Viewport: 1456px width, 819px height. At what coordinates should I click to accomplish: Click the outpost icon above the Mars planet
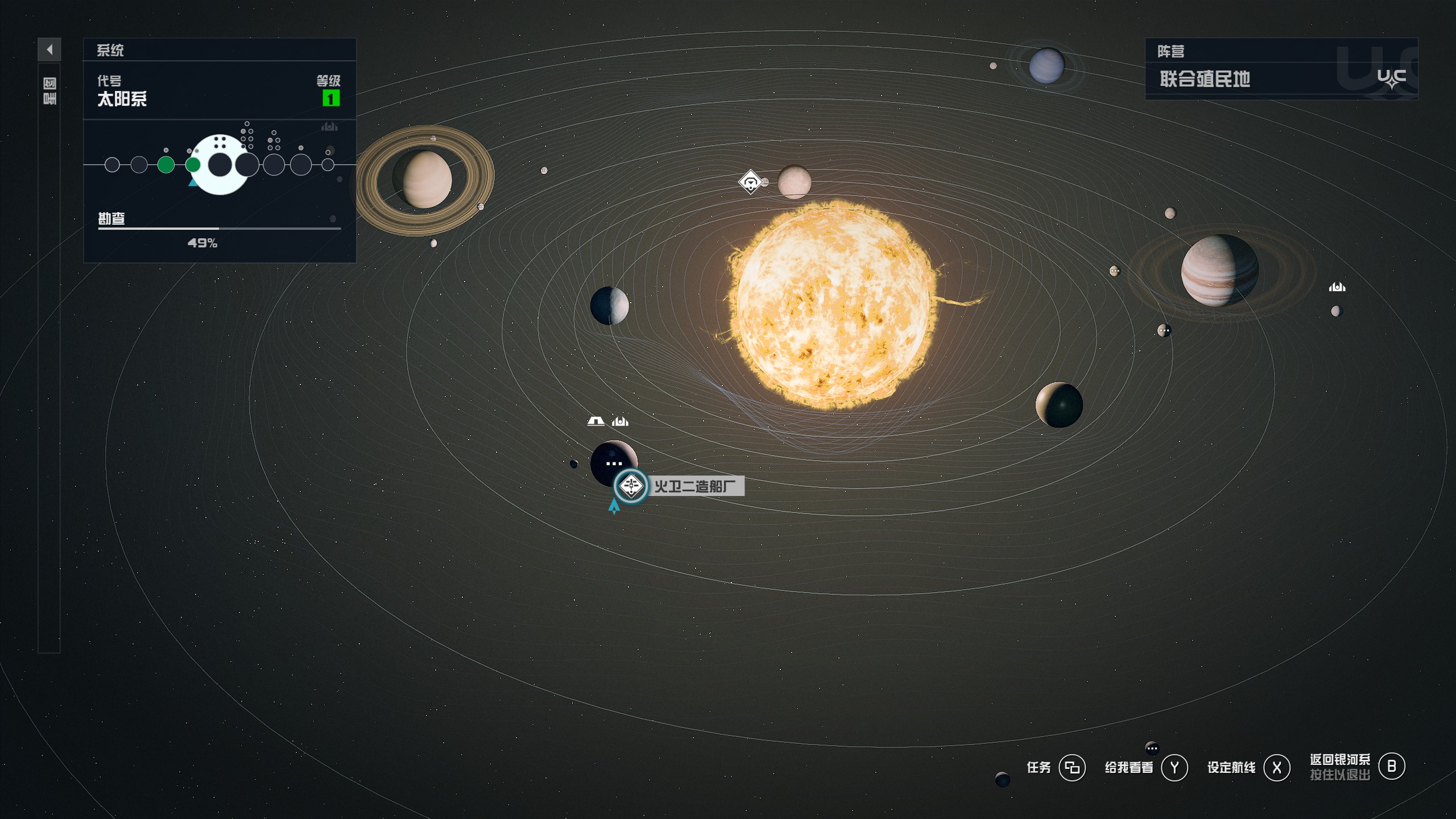pyautogui.click(x=594, y=421)
